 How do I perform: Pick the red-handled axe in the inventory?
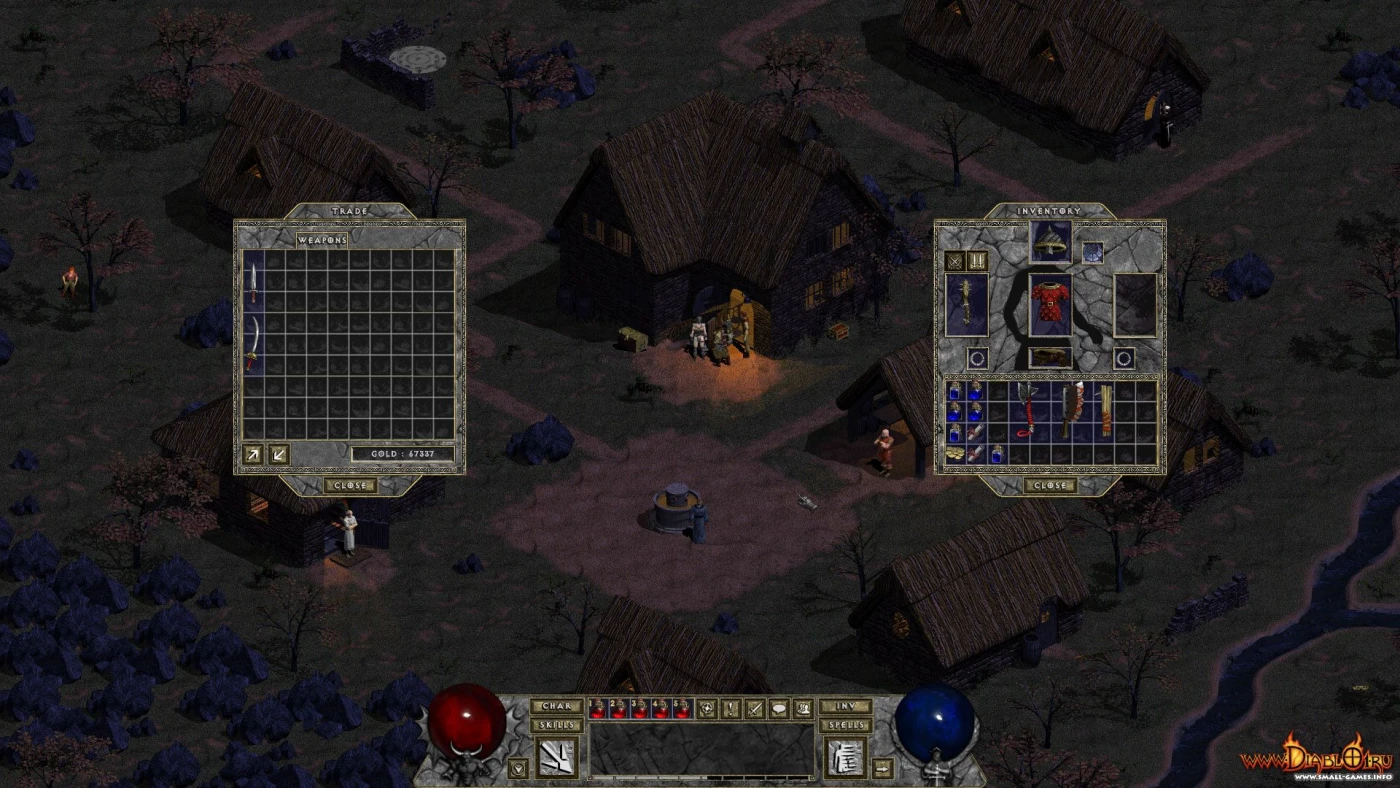coord(1026,410)
